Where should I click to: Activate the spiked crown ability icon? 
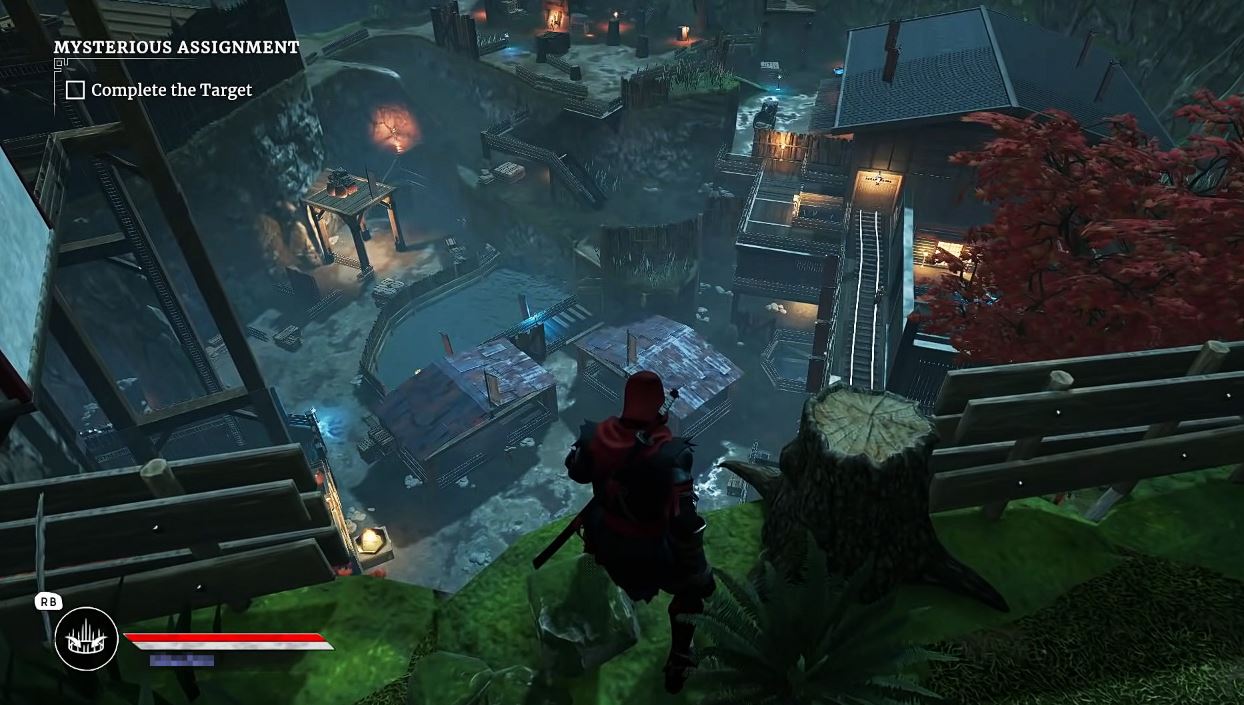point(86,639)
